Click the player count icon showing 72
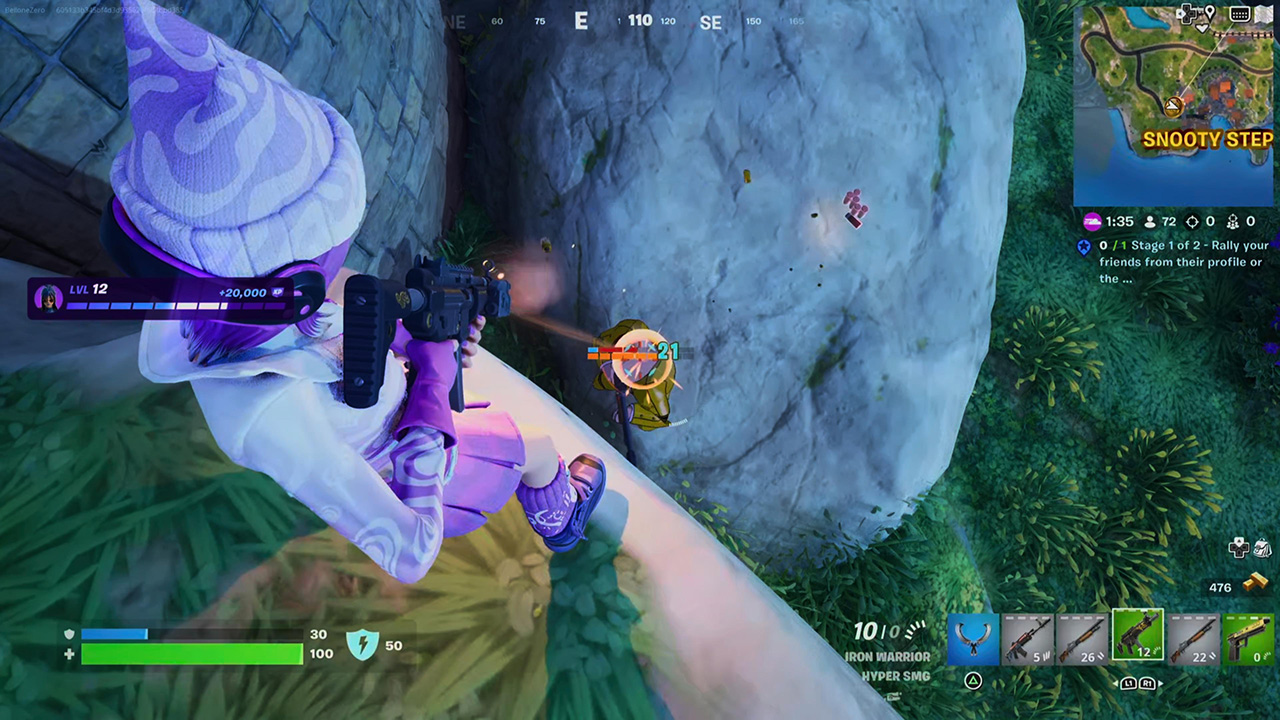The image size is (1280, 720). click(1160, 221)
